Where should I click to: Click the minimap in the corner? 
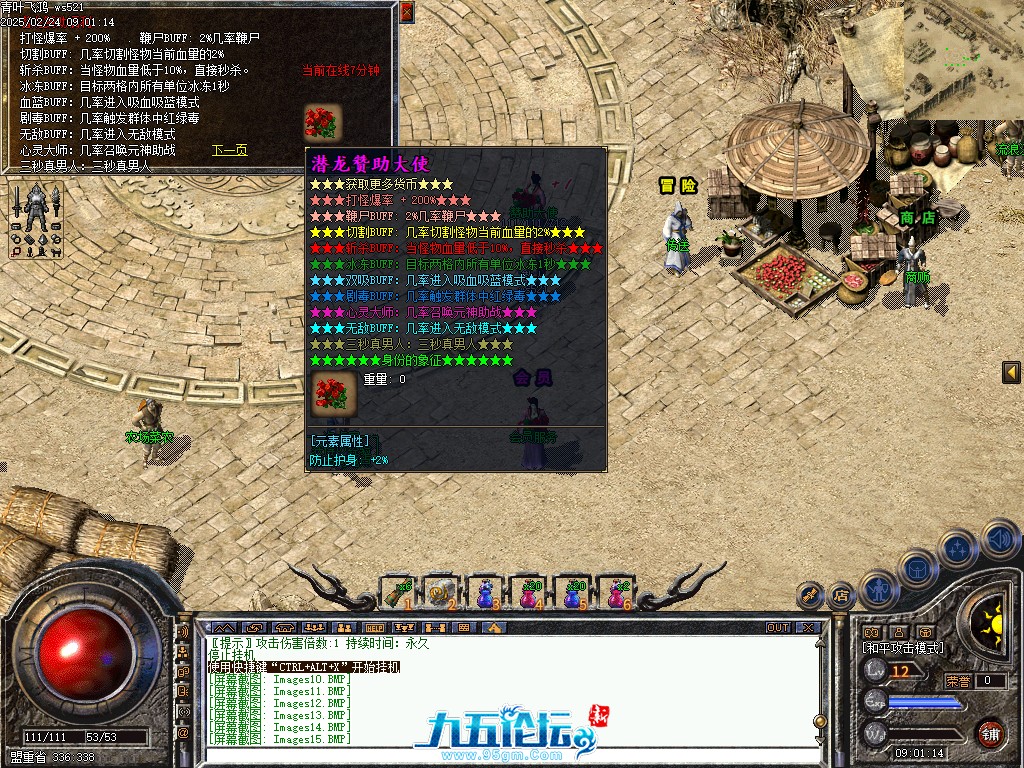pos(962,58)
